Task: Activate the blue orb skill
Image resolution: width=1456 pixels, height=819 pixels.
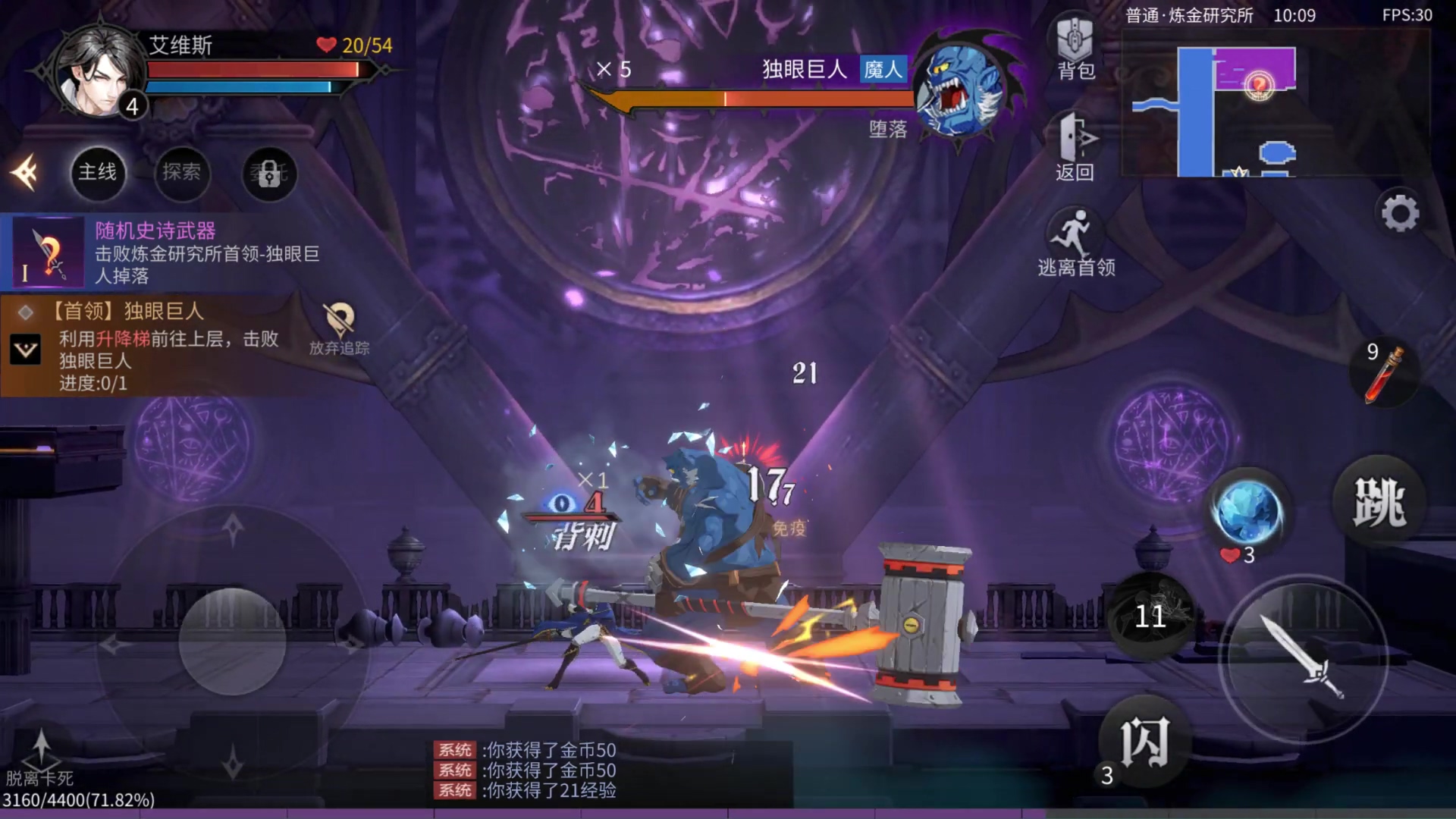Action: coord(1247,512)
